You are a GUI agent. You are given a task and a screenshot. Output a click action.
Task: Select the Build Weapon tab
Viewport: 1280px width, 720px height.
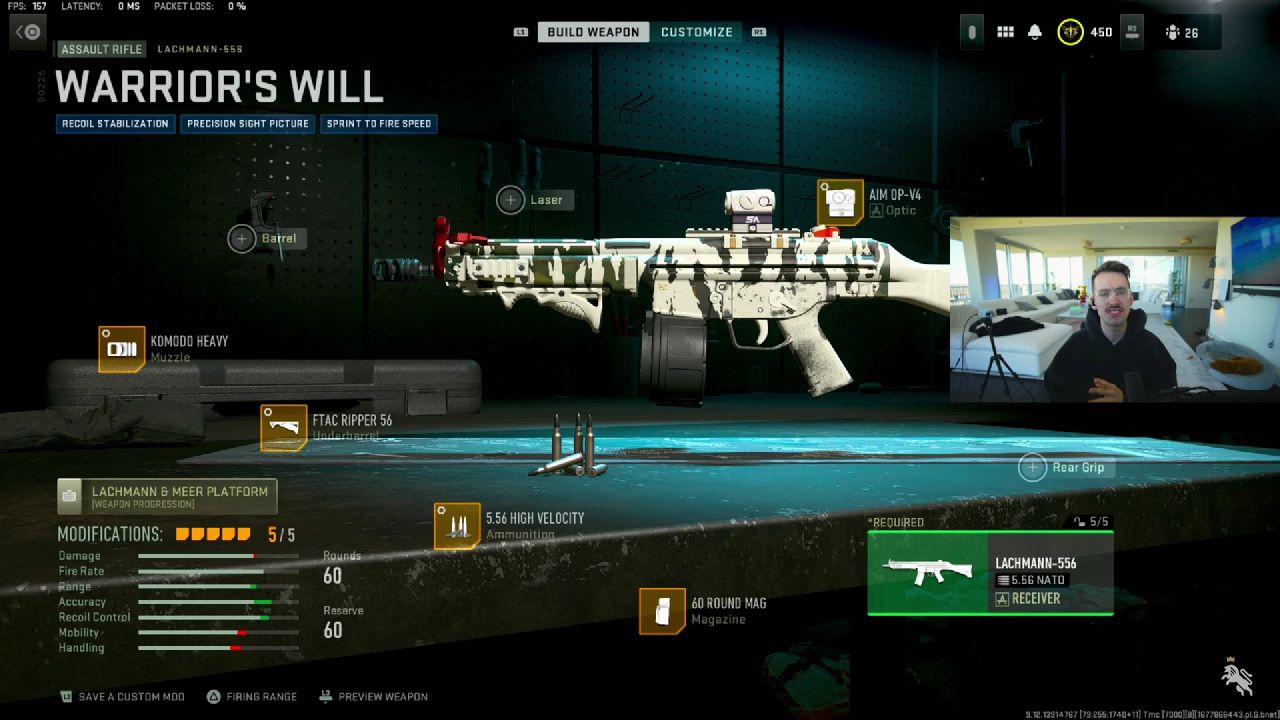(x=591, y=31)
